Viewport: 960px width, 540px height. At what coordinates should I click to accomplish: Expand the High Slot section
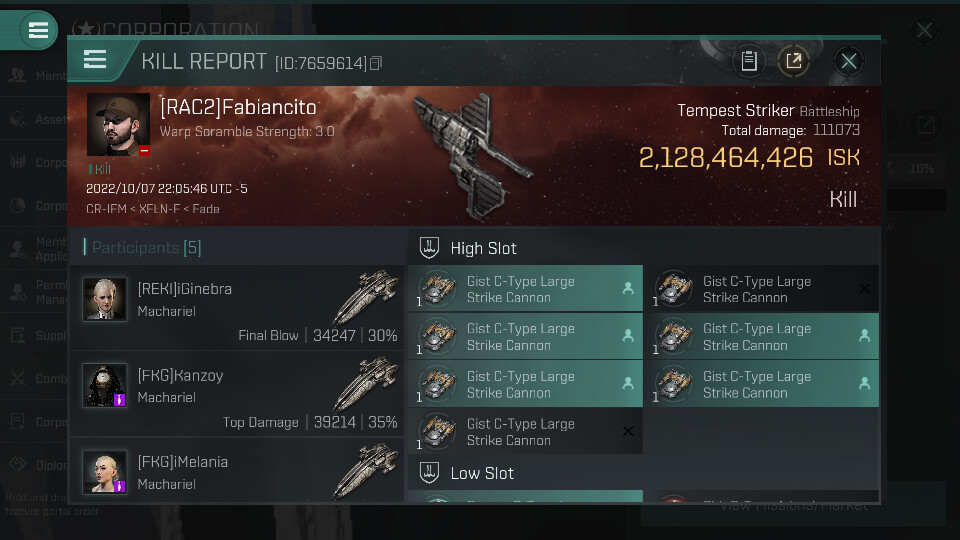[484, 248]
